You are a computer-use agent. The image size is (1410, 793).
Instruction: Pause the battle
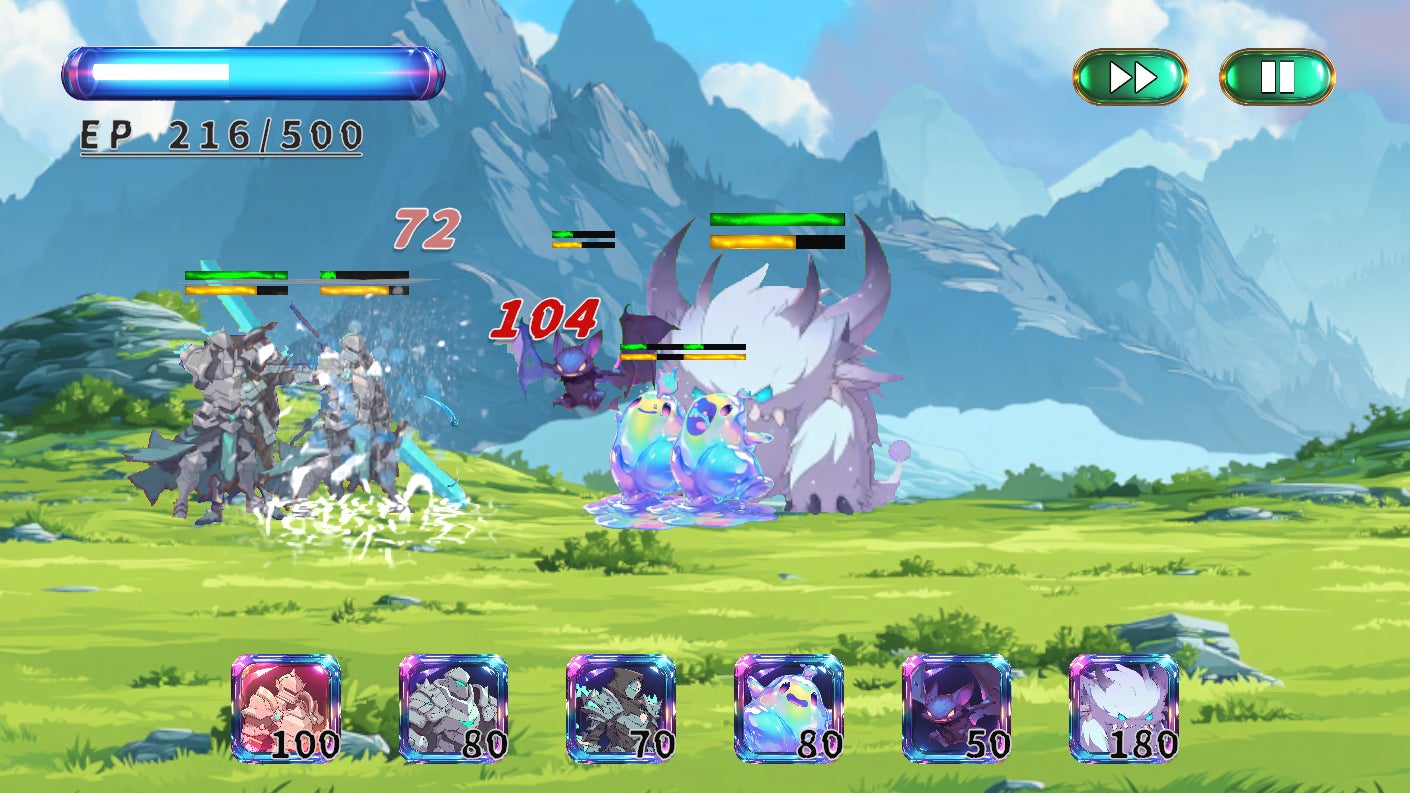1277,77
